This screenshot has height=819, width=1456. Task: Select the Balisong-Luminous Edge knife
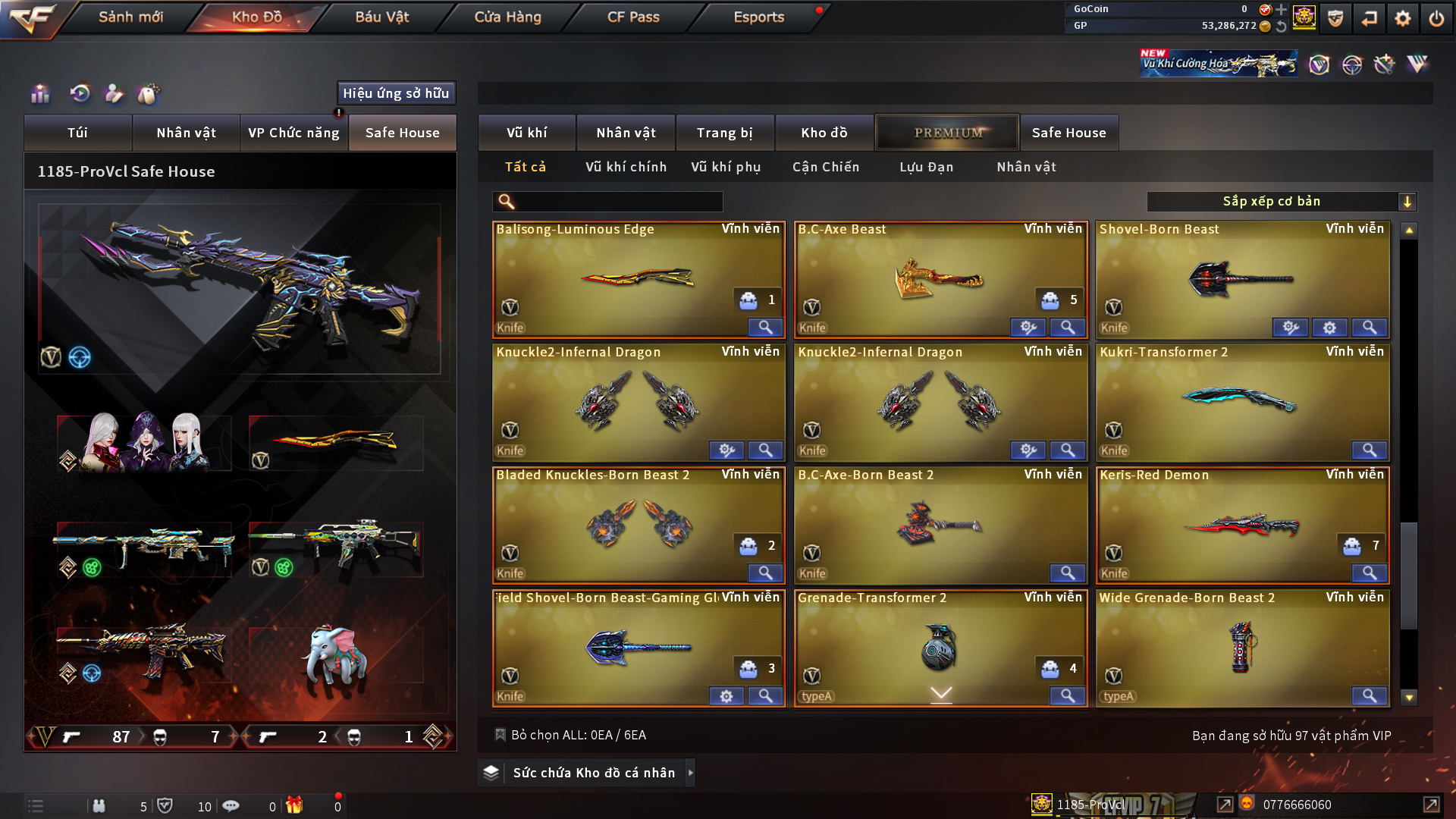click(x=637, y=278)
